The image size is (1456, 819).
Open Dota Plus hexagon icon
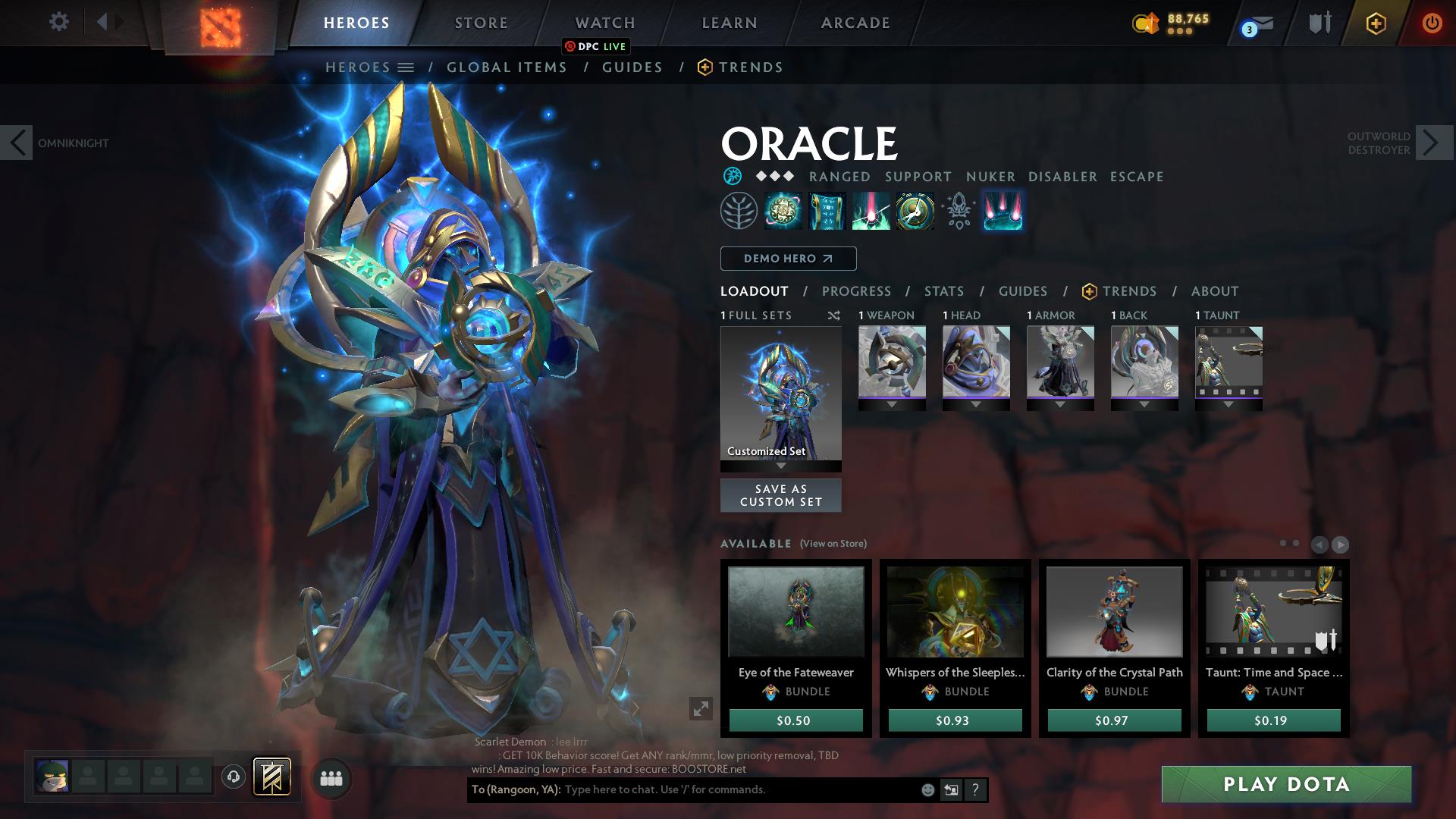point(1375,23)
